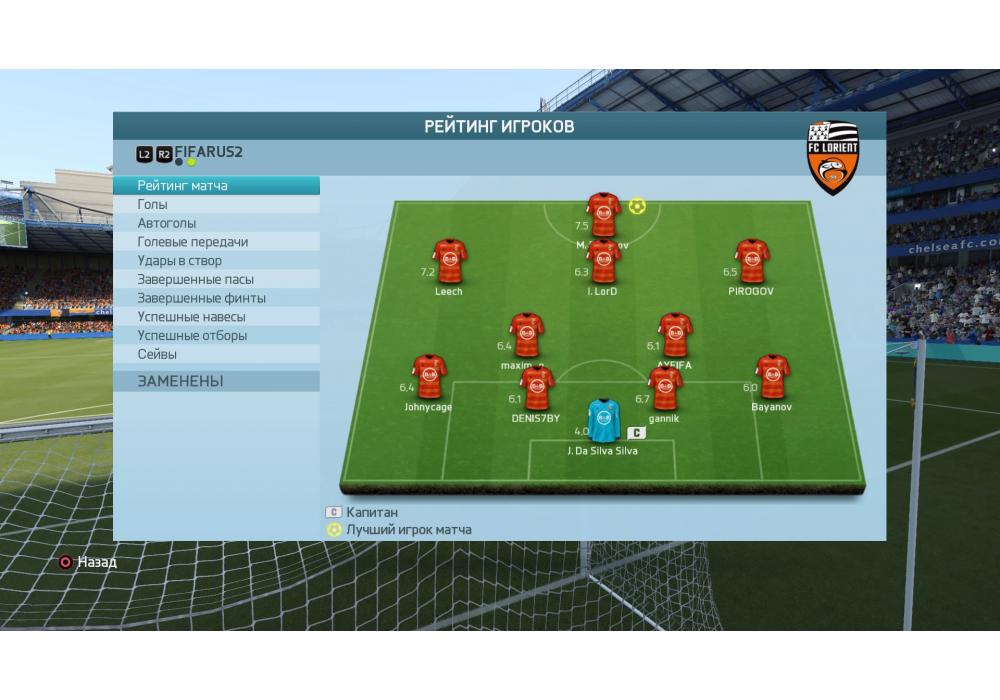The width and height of the screenshot is (1000, 700).
Task: Select gannik's shirt on the pitch
Action: [x=665, y=388]
